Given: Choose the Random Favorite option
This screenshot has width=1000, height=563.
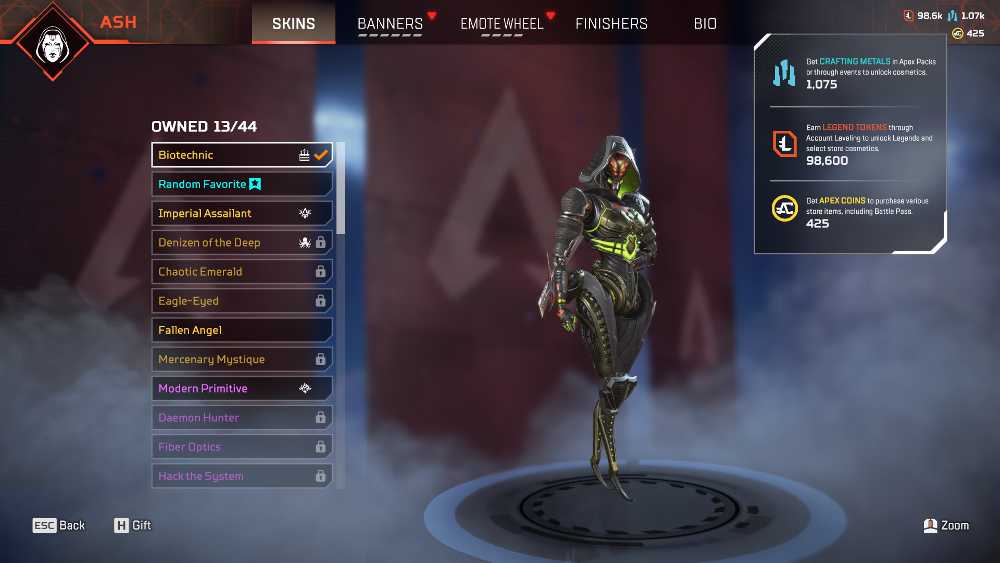Looking at the screenshot, I should pyautogui.click(x=242, y=184).
